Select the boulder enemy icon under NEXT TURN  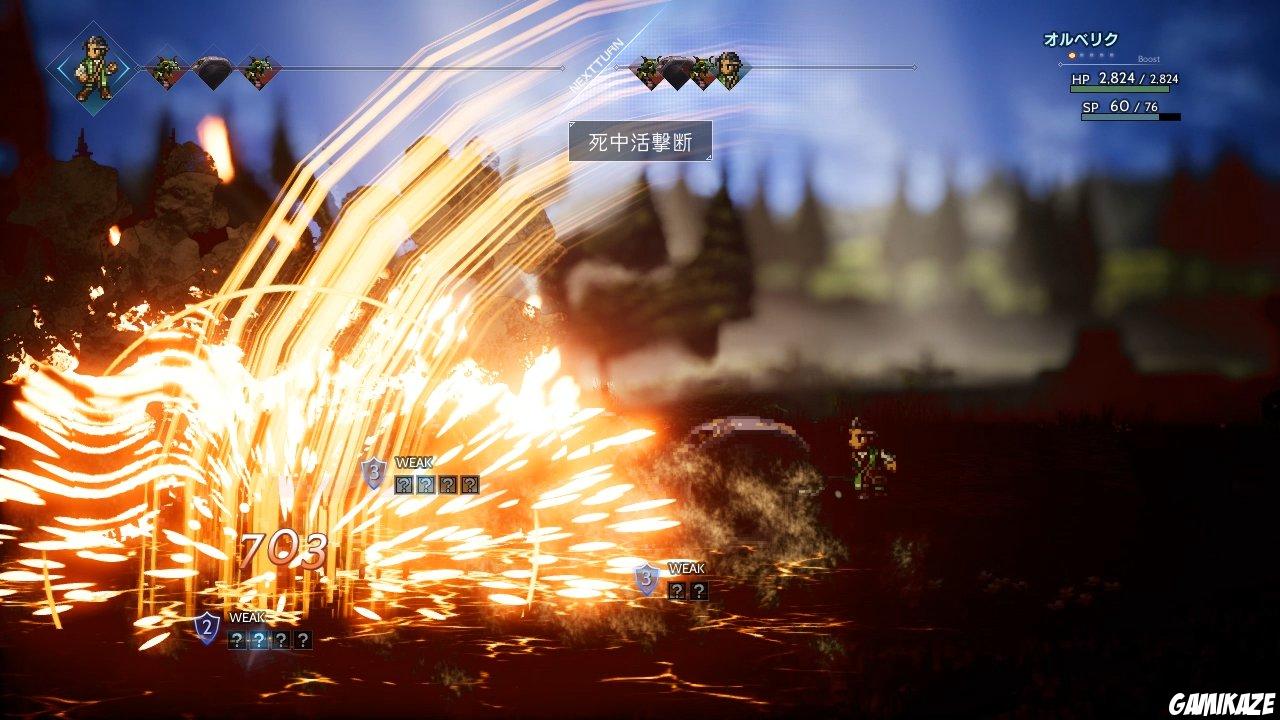point(678,70)
